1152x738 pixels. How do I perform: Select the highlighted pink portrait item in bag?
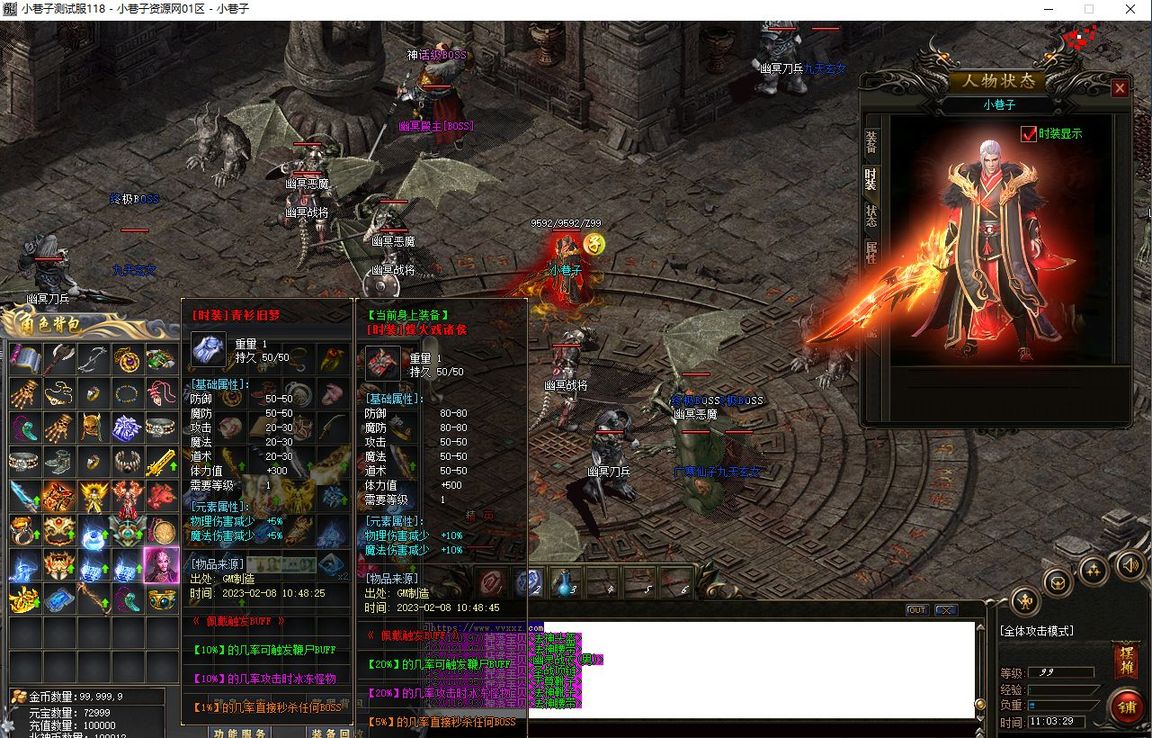click(160, 565)
